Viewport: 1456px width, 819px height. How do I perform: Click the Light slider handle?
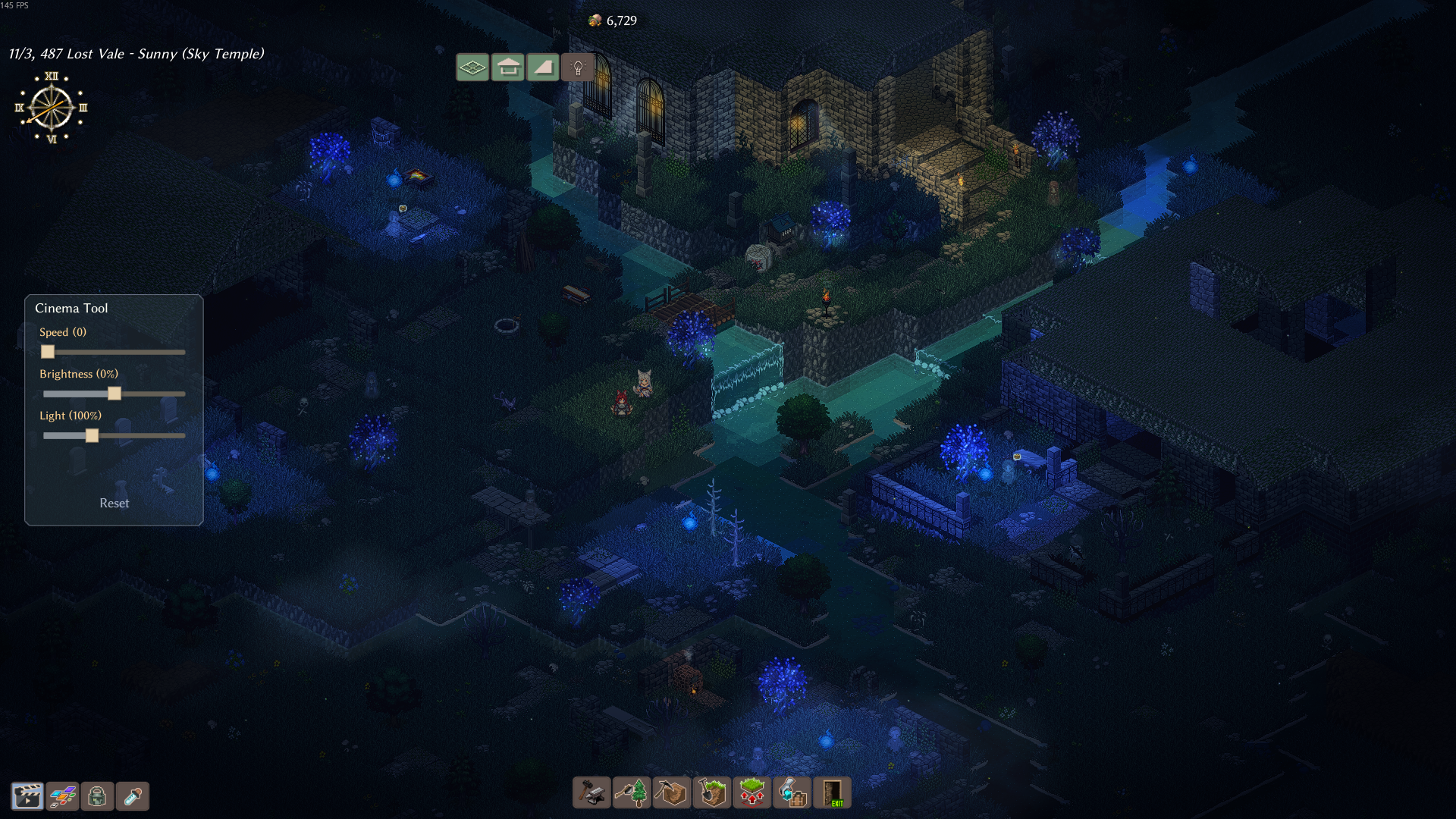pyautogui.click(x=92, y=435)
